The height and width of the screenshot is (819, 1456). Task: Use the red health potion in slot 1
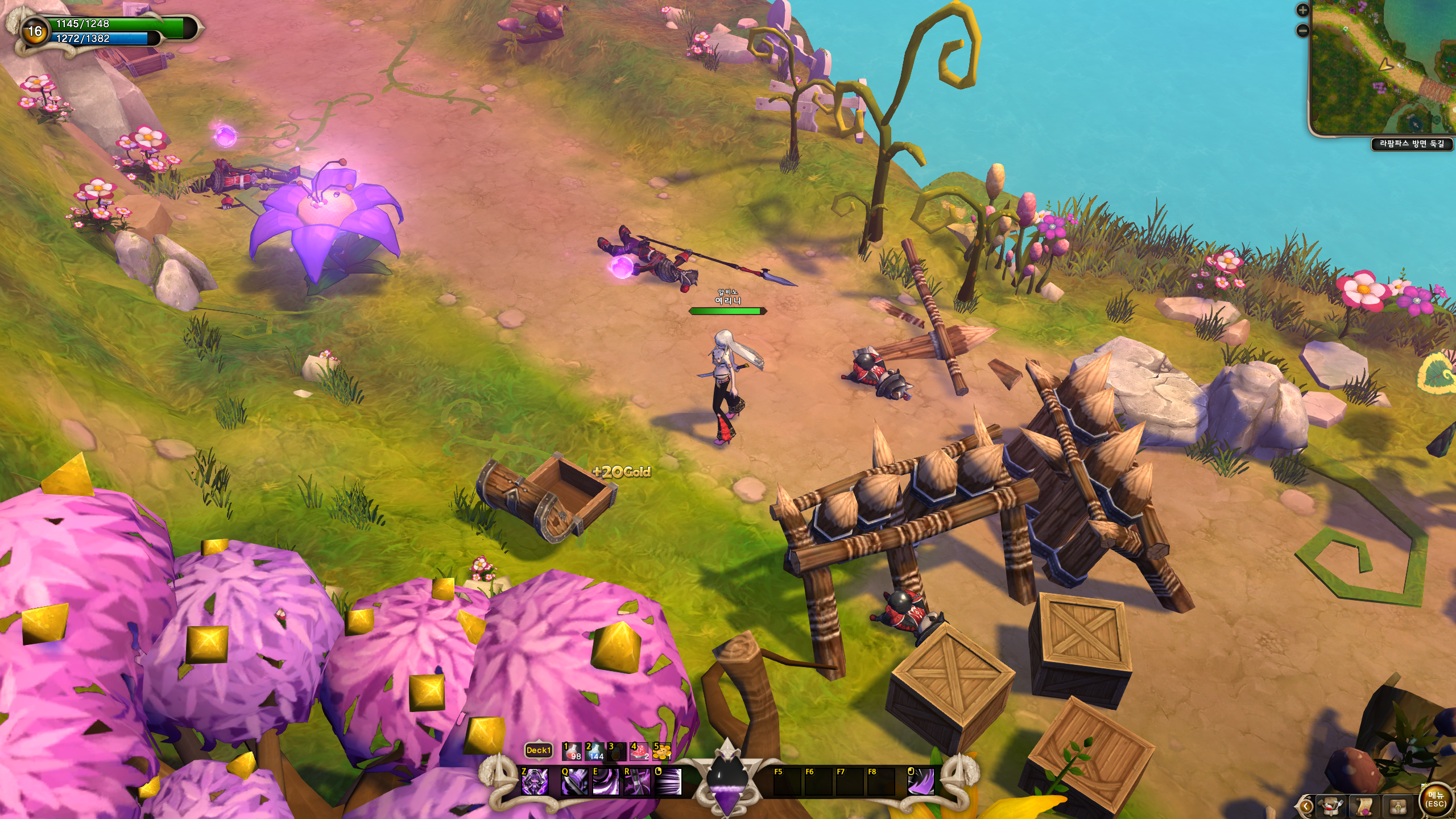[x=572, y=751]
